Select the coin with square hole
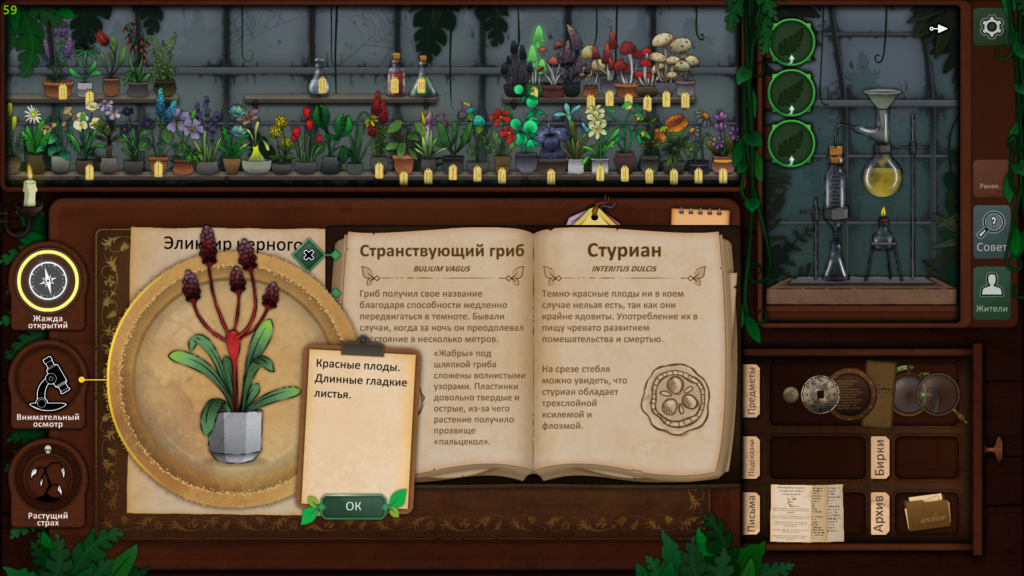1024x576 pixels. click(819, 393)
